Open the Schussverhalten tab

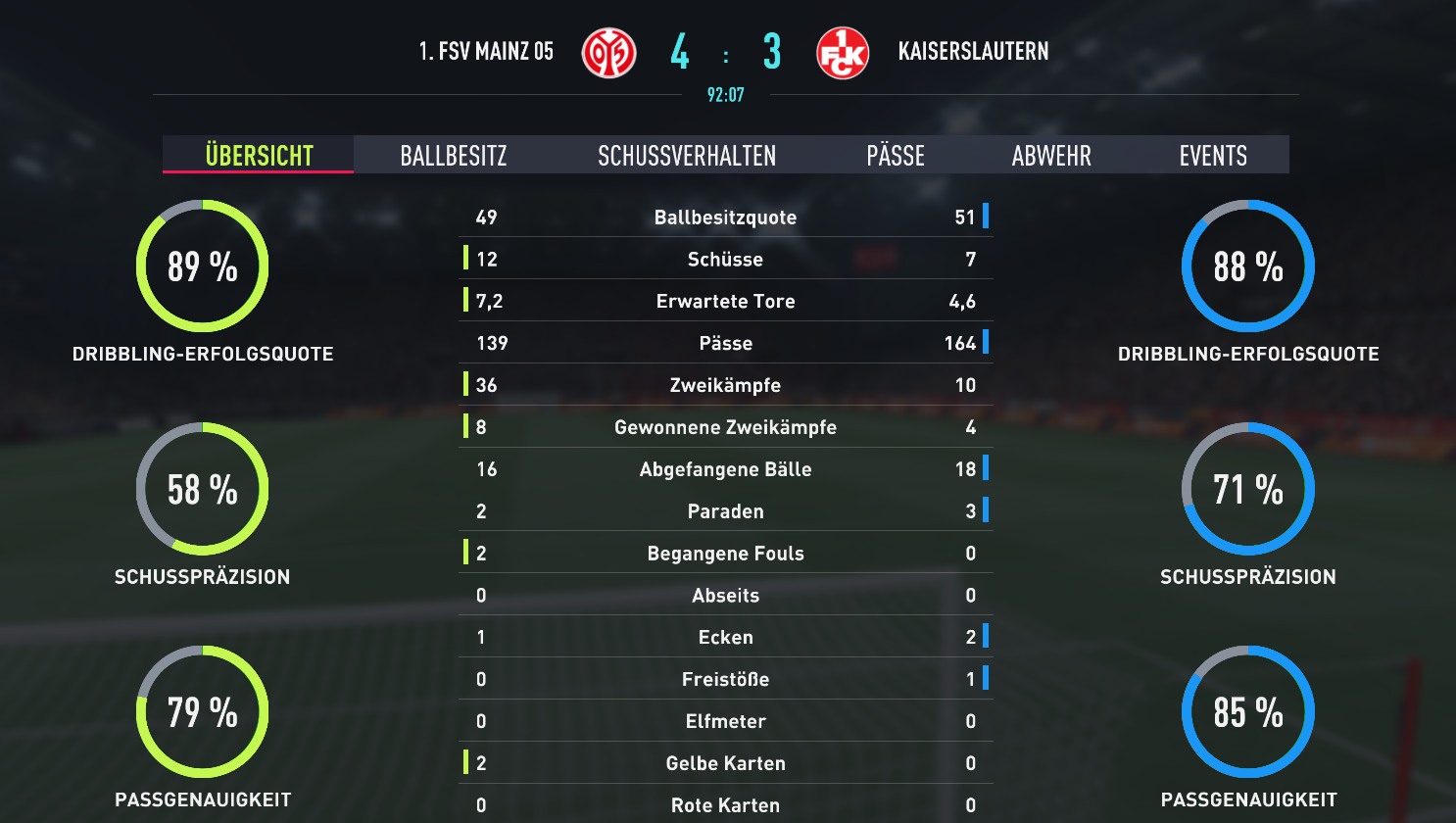pyautogui.click(x=687, y=155)
